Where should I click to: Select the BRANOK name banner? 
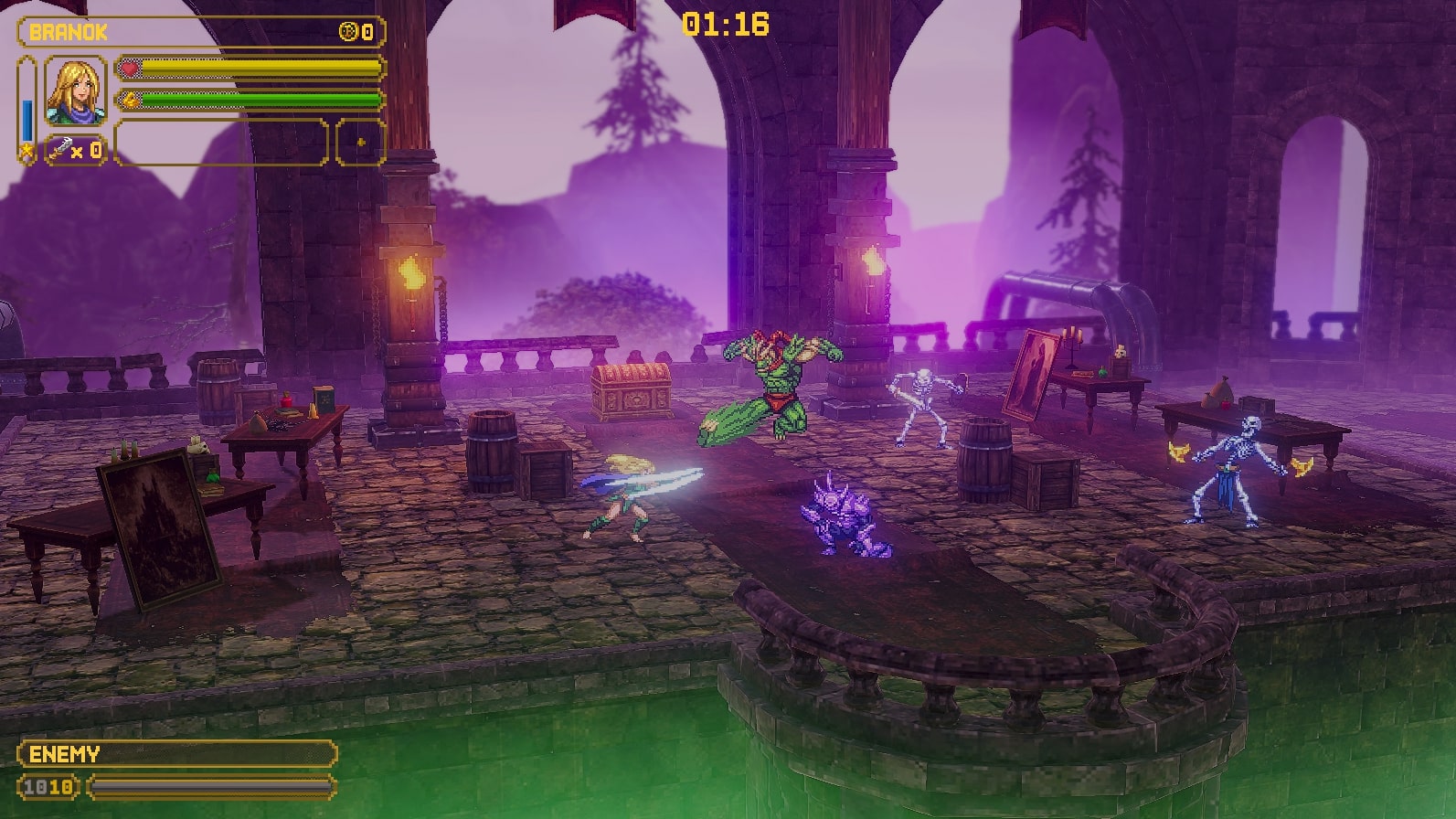(69, 30)
